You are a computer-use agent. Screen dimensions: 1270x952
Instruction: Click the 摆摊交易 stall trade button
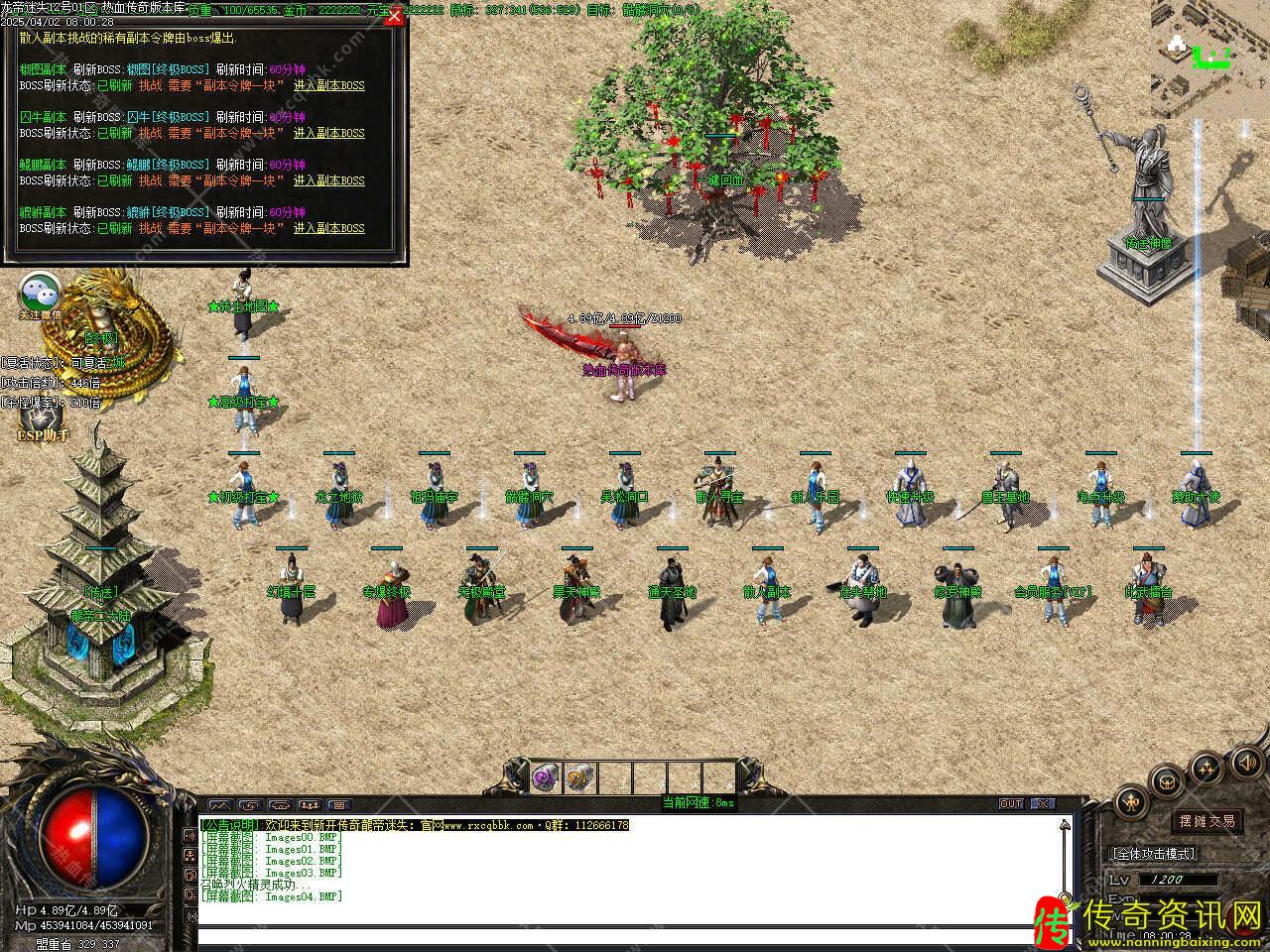click(1206, 821)
